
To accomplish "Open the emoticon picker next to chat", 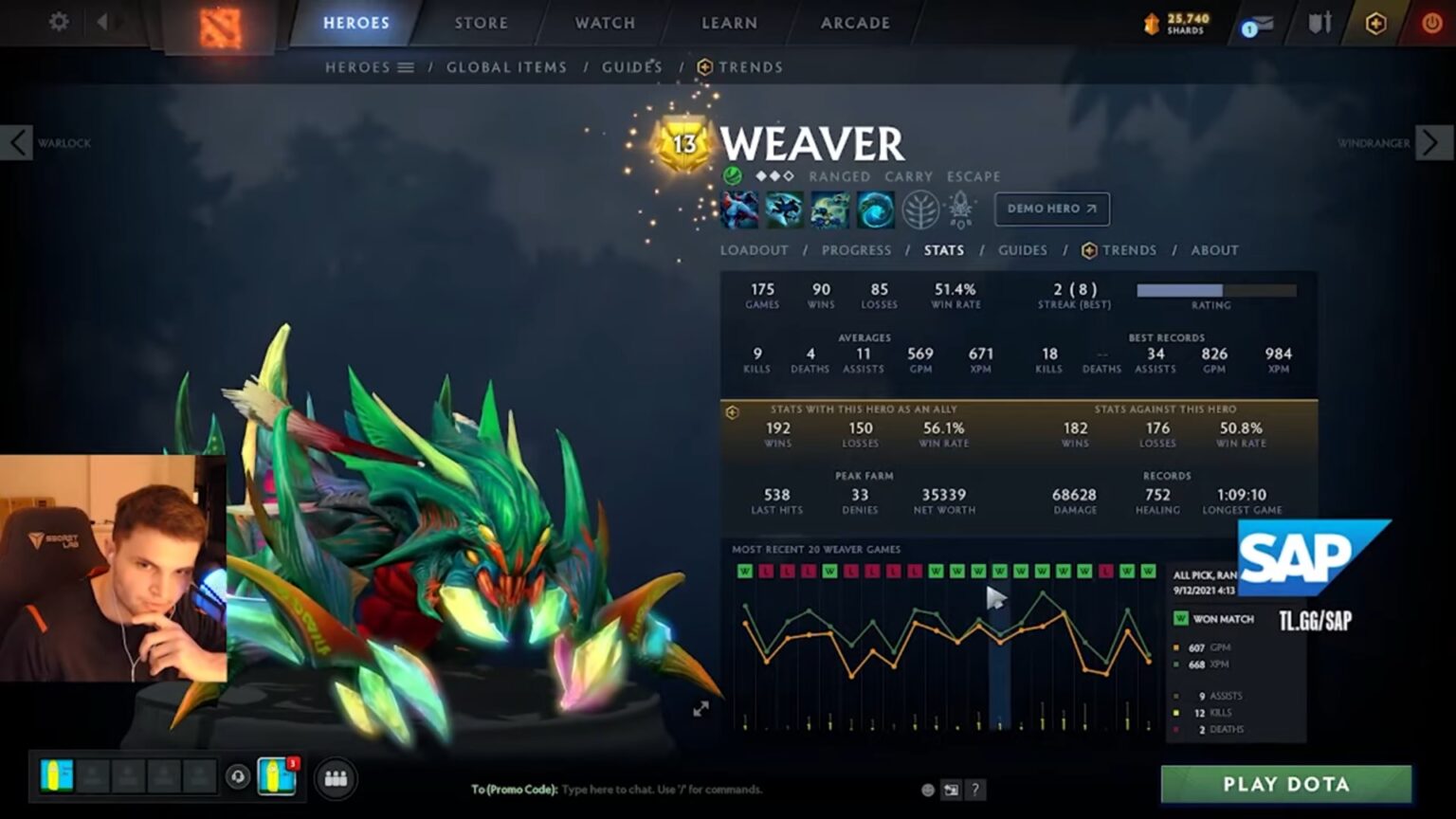I will tap(926, 789).
